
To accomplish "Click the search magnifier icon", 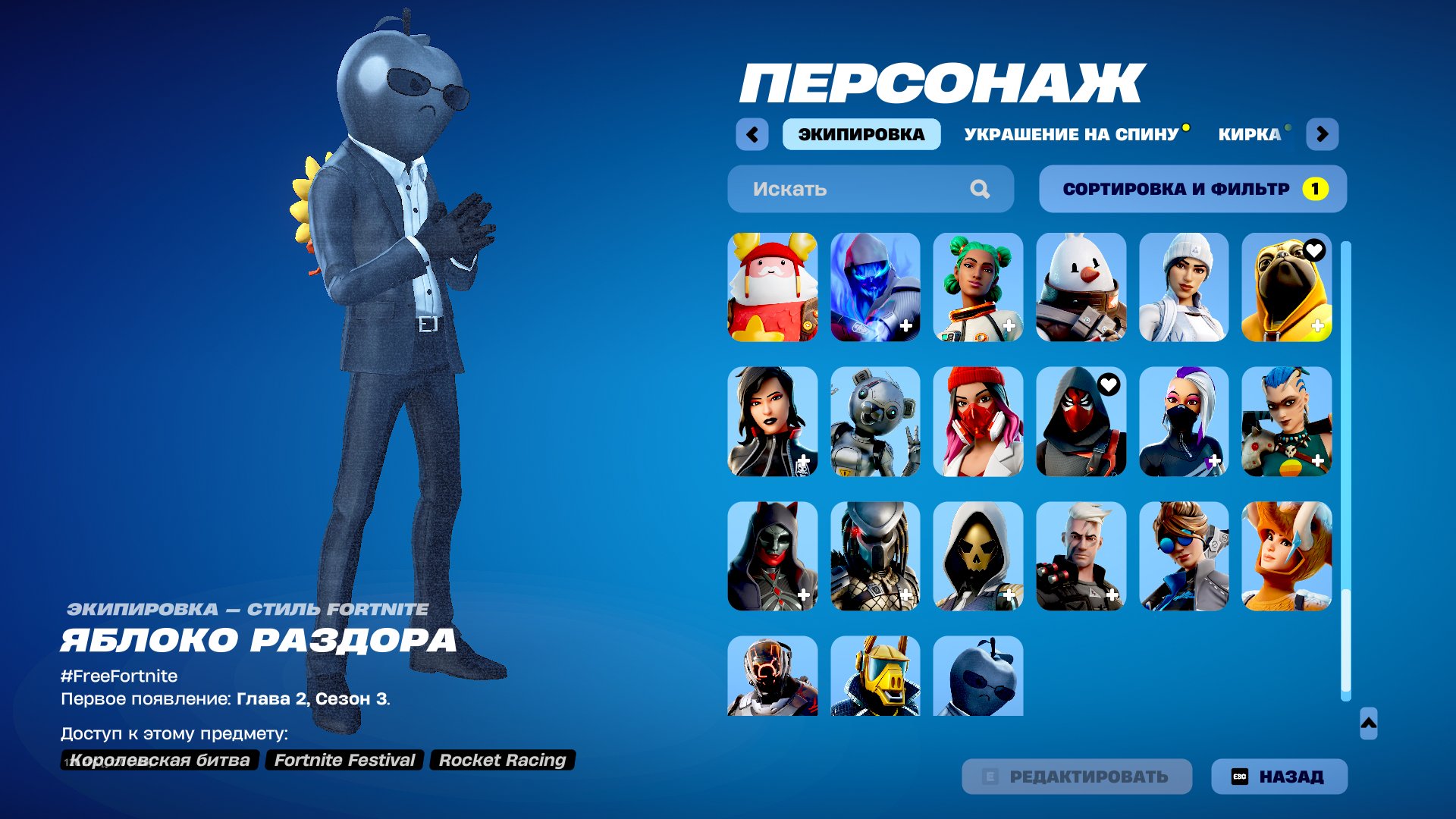I will (982, 189).
